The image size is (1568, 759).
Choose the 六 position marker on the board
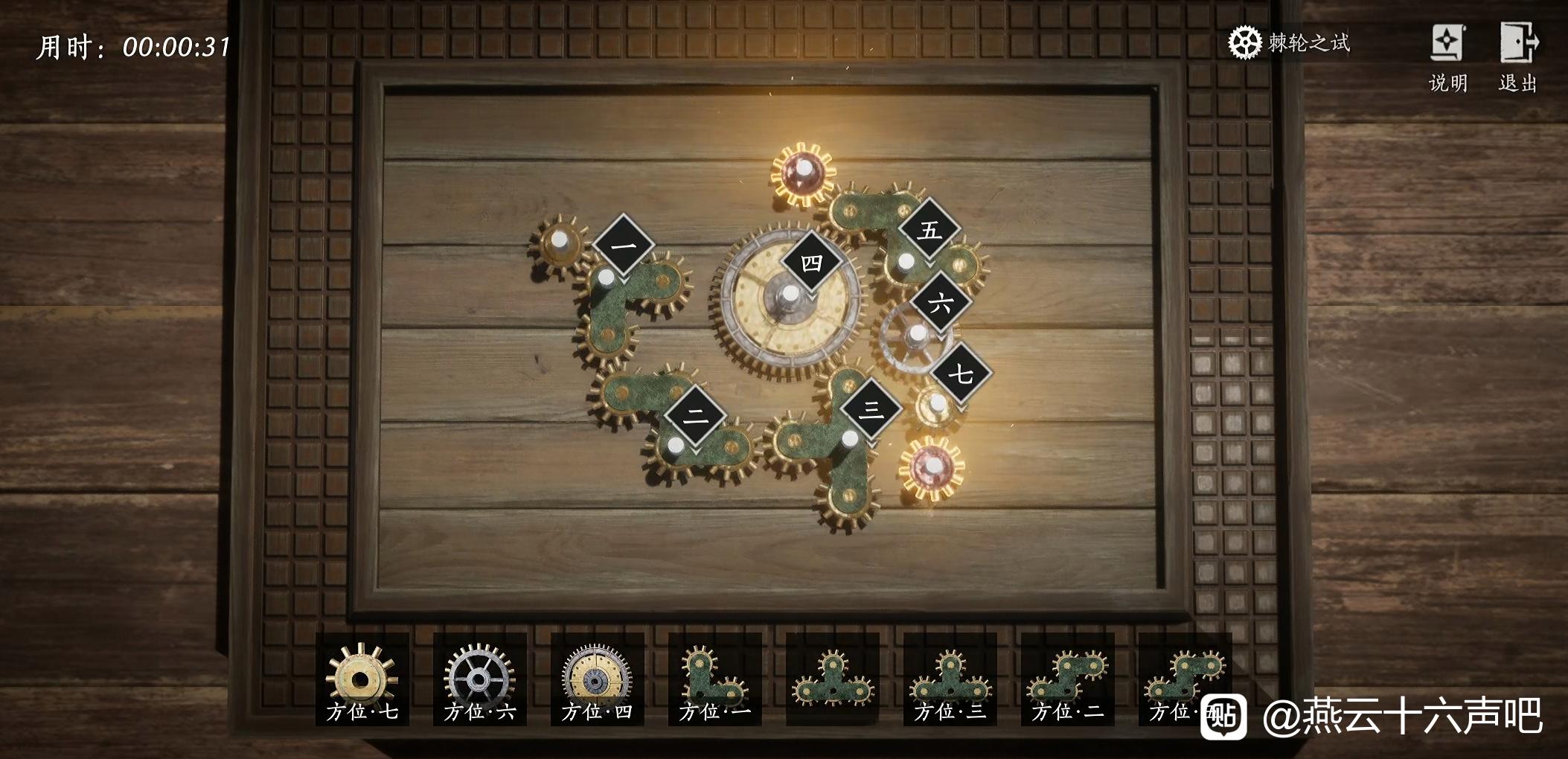pyautogui.click(x=941, y=303)
